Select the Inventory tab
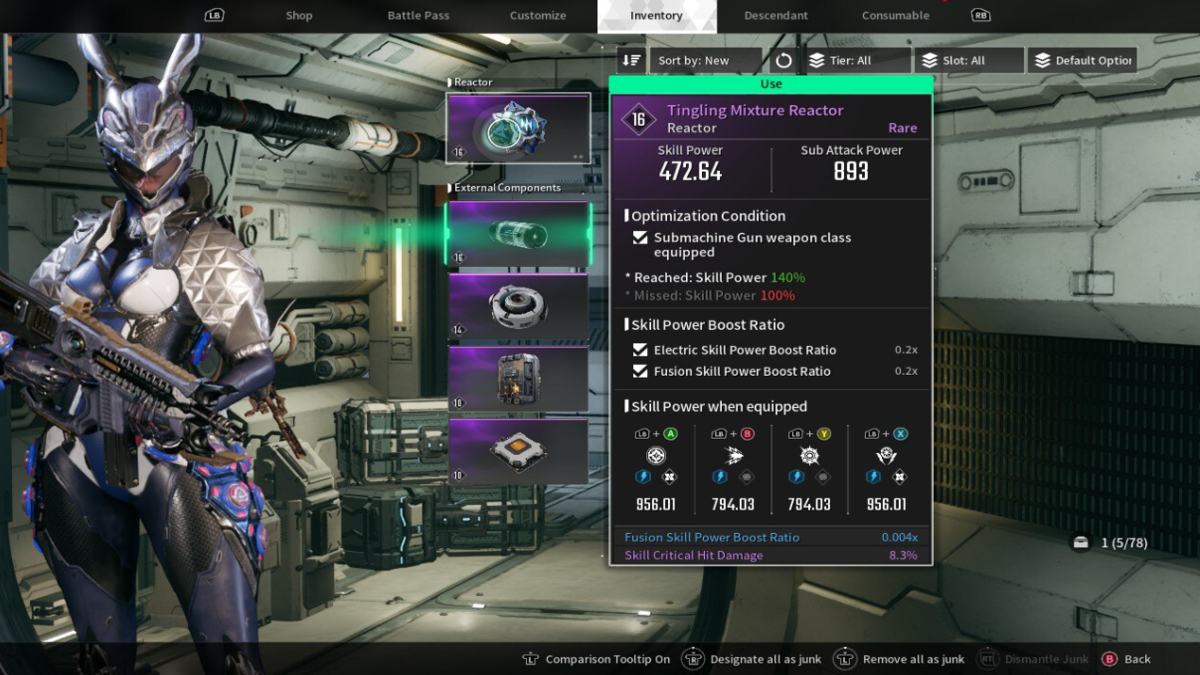 click(x=656, y=16)
